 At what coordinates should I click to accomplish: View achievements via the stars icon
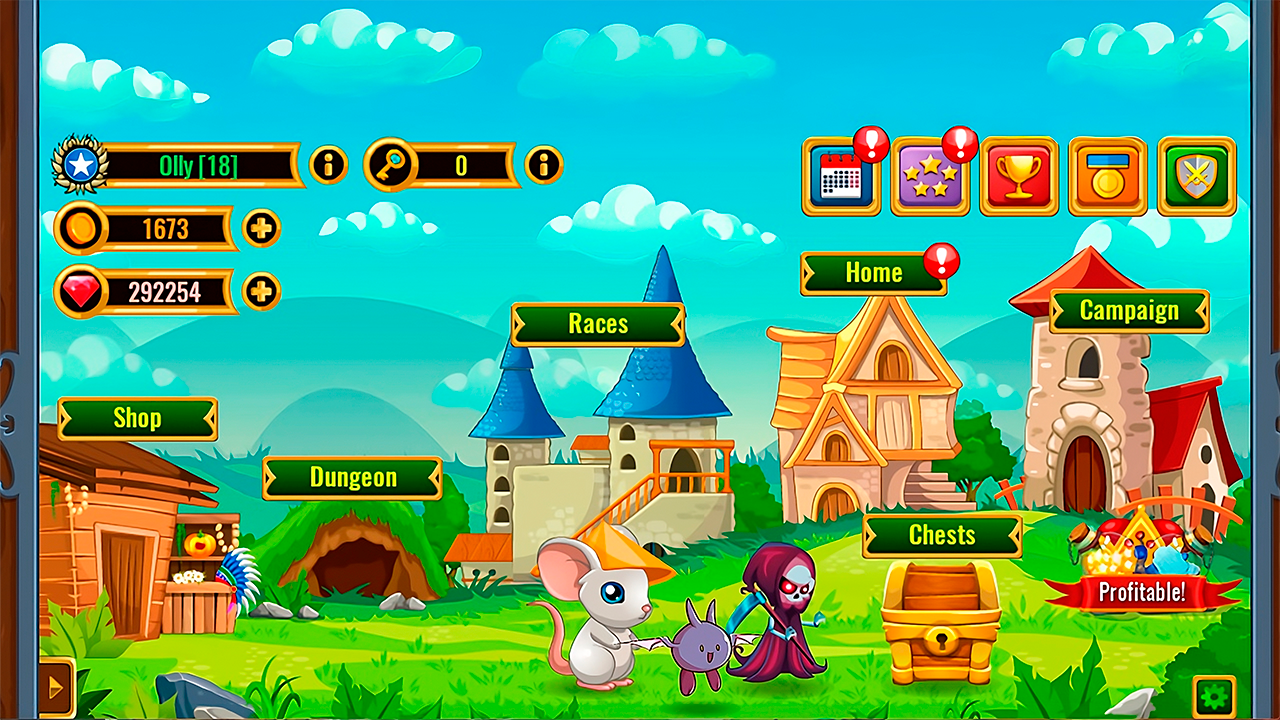click(930, 178)
